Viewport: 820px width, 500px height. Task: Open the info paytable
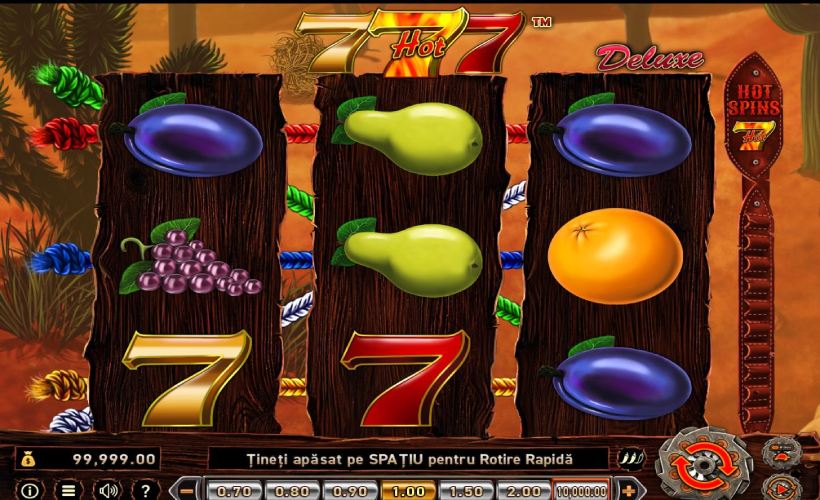click(x=30, y=490)
